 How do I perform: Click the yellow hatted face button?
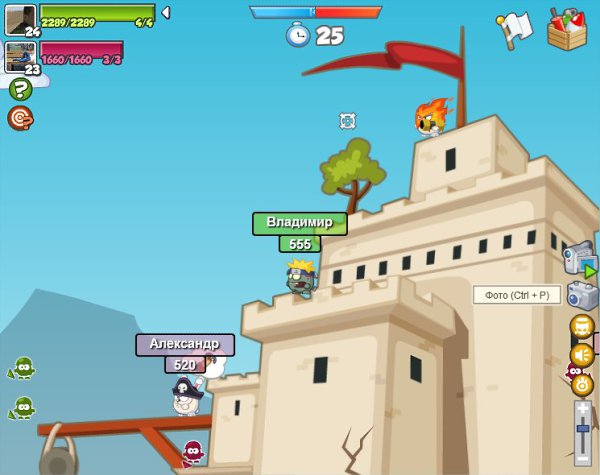pyautogui.click(x=582, y=326)
